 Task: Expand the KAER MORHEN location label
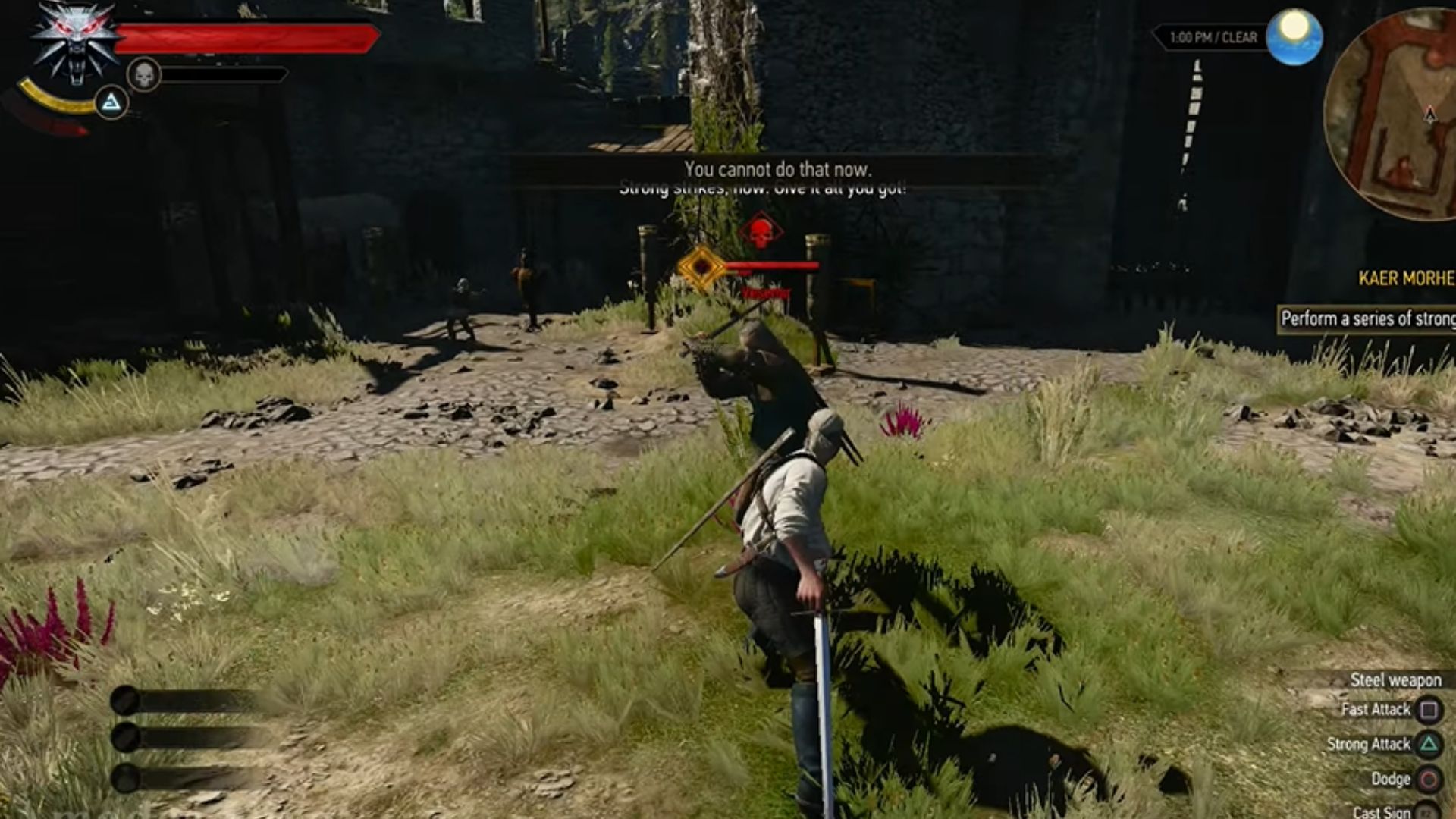(1407, 277)
